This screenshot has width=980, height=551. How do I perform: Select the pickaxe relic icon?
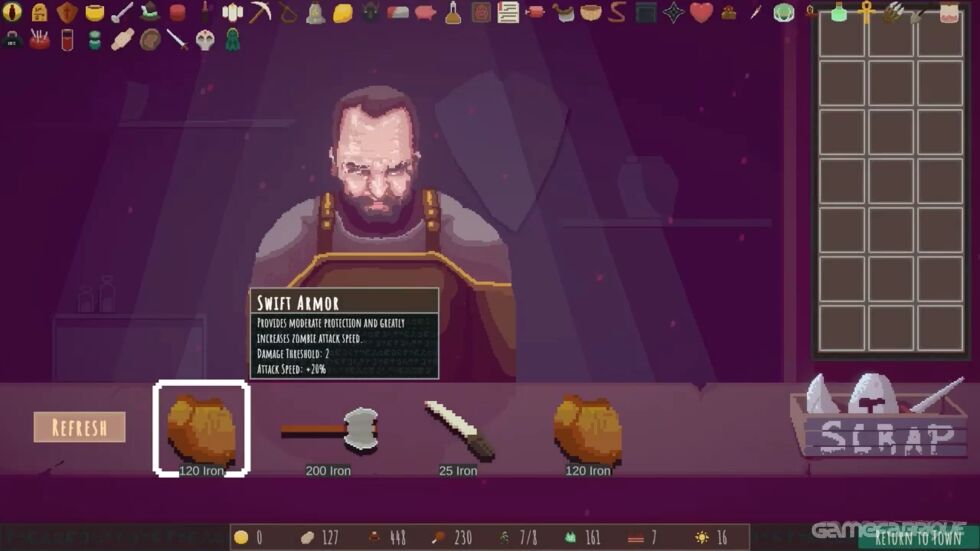(x=260, y=13)
